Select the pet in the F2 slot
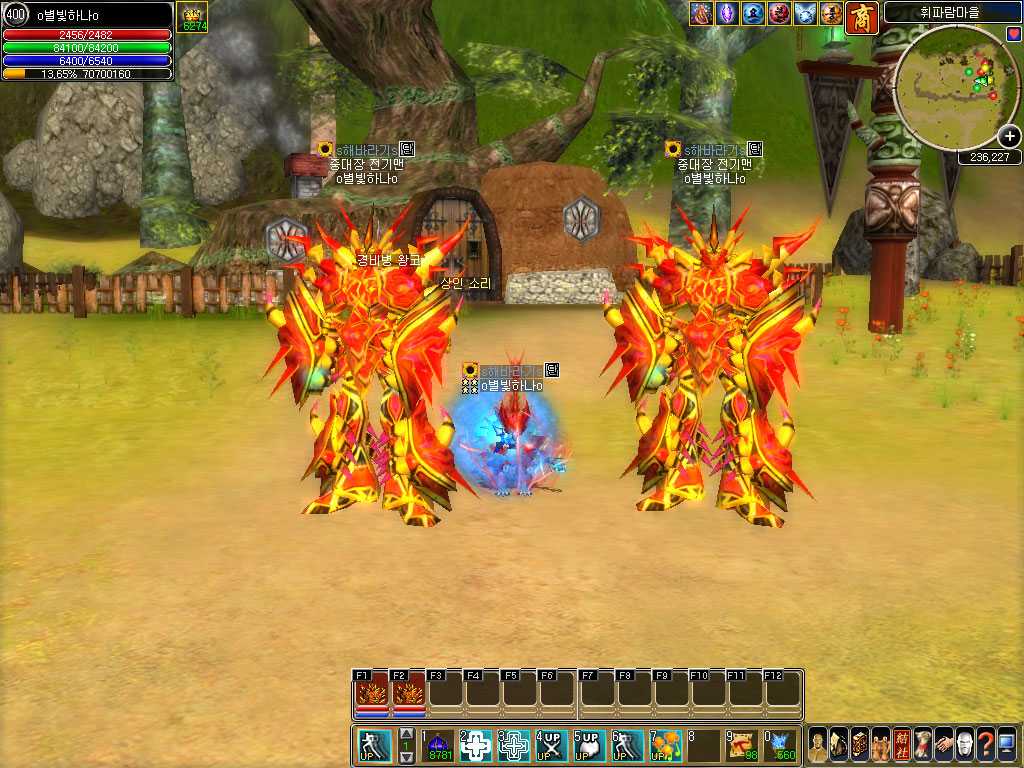 pyautogui.click(x=408, y=693)
